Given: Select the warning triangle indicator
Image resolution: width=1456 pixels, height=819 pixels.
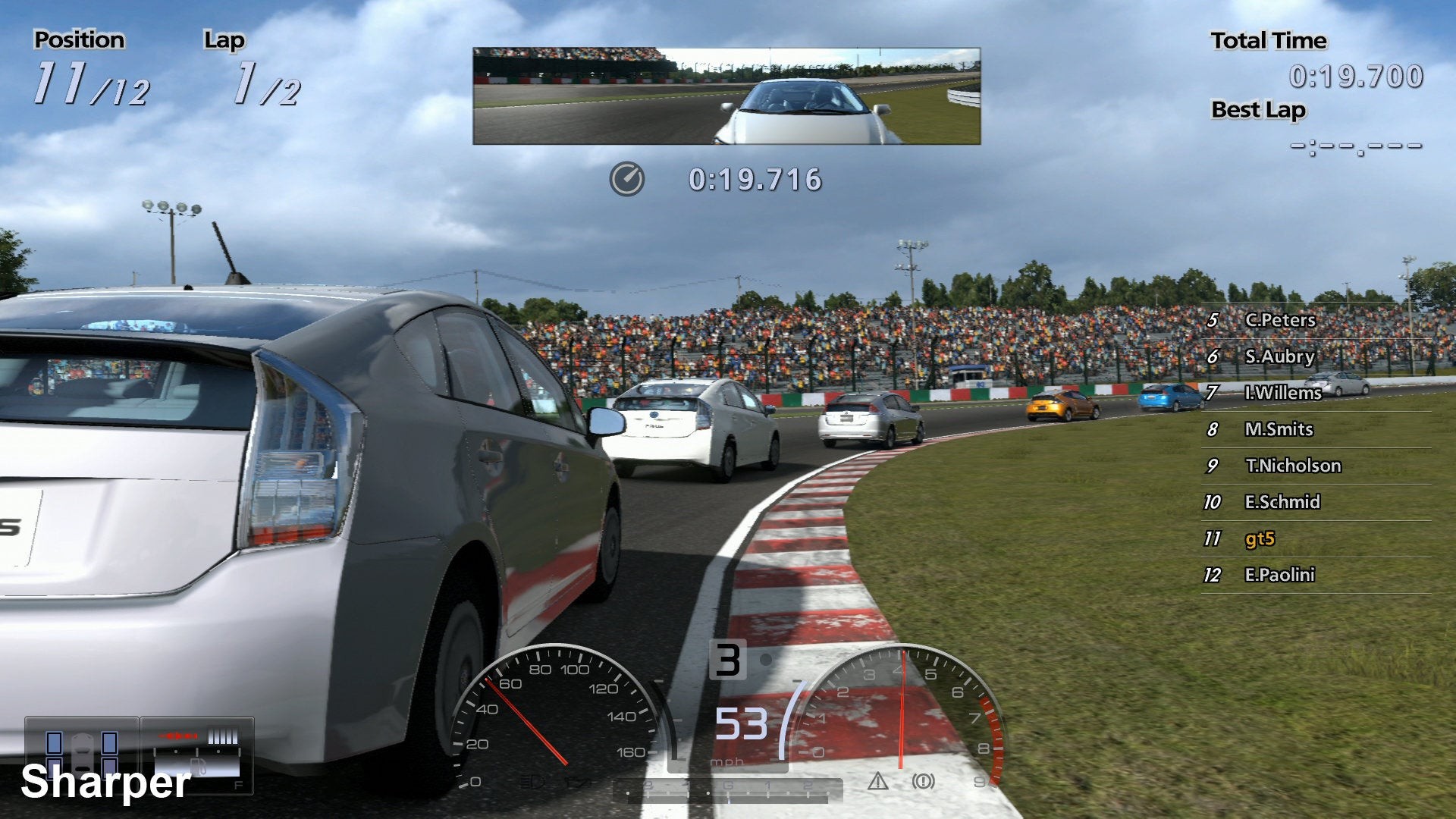Looking at the screenshot, I should [877, 781].
